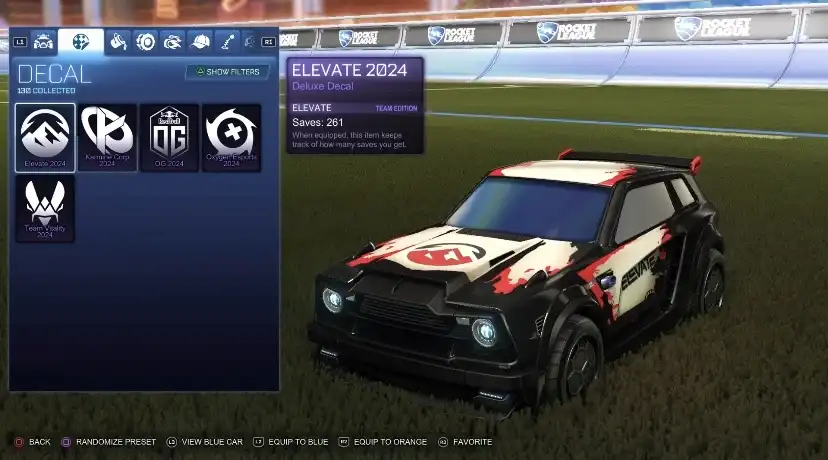Open the Show Filters button
Screen dimensions: 828x460
tap(227, 72)
